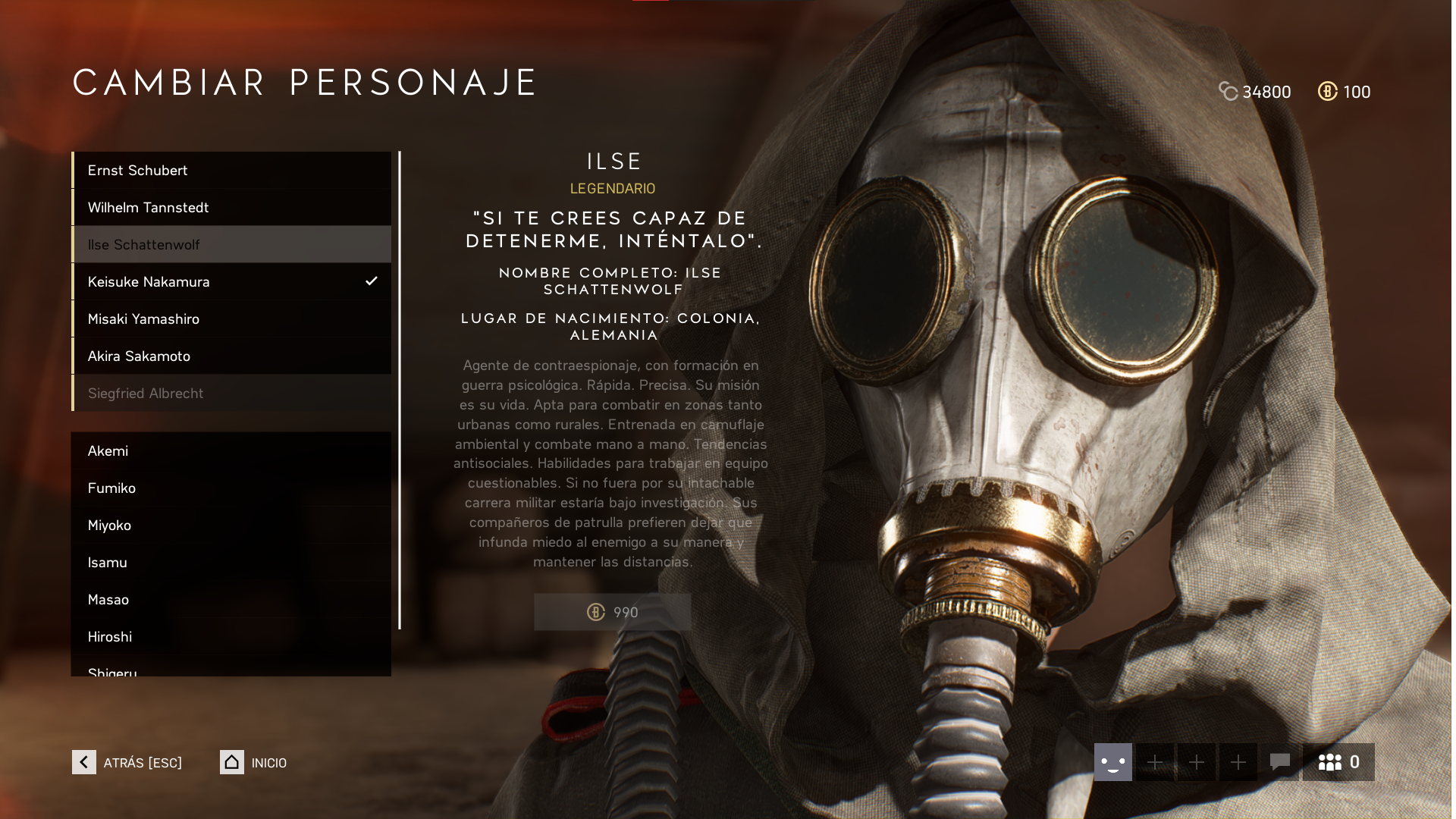Buy Ilse for 990 coins

coord(612,612)
